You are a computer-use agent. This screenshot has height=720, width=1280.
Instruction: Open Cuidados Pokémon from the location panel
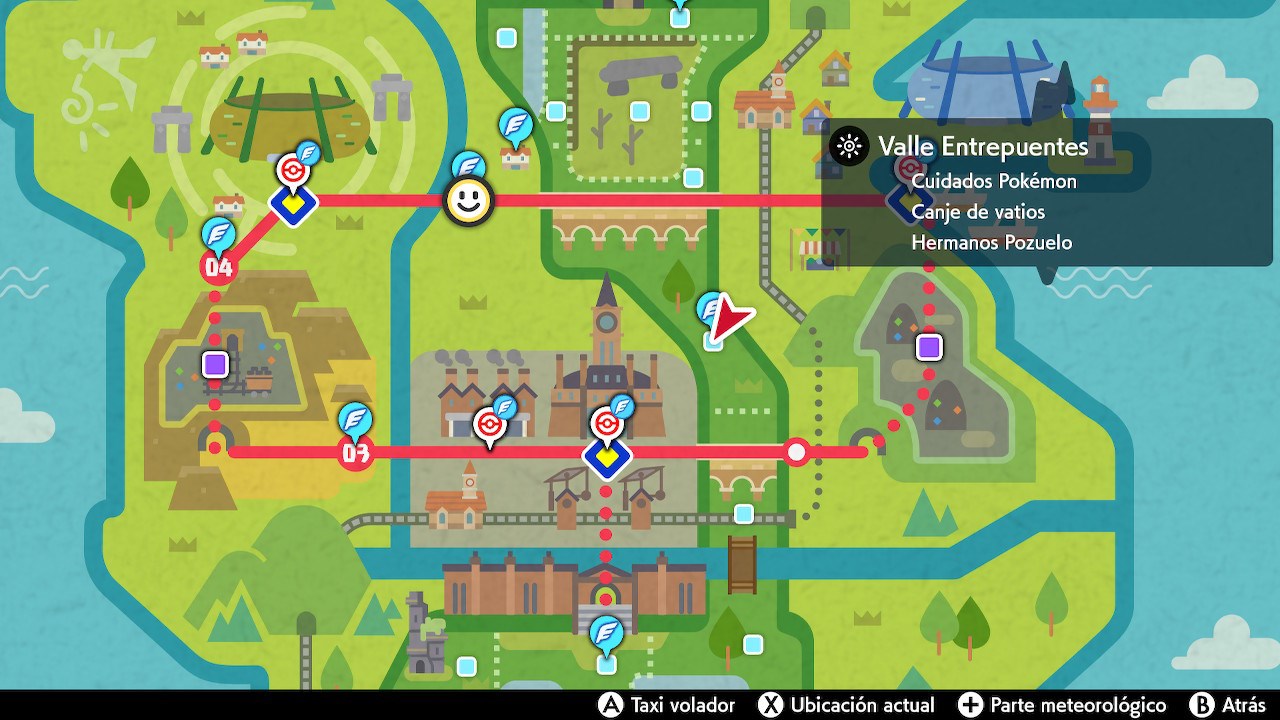click(994, 182)
